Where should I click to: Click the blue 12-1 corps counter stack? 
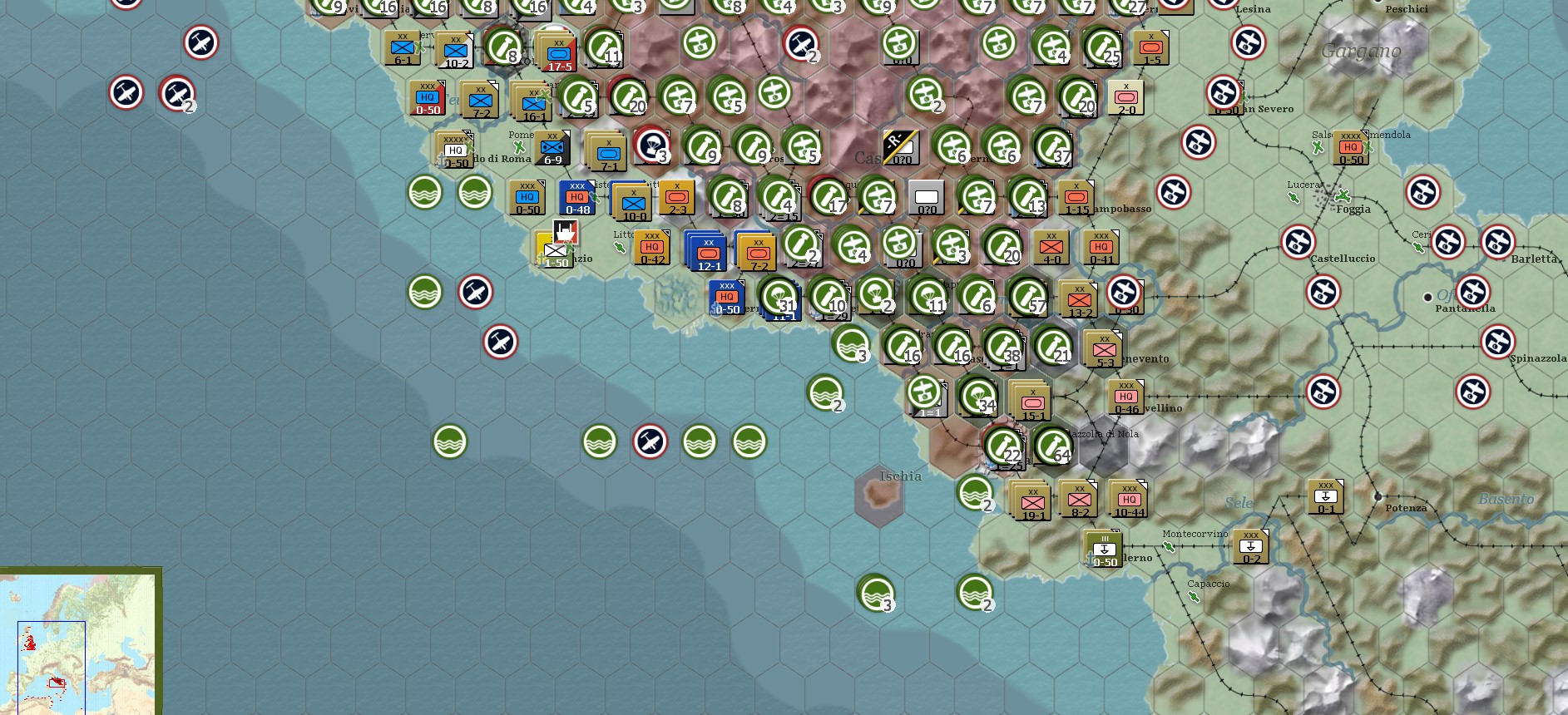coord(706,248)
